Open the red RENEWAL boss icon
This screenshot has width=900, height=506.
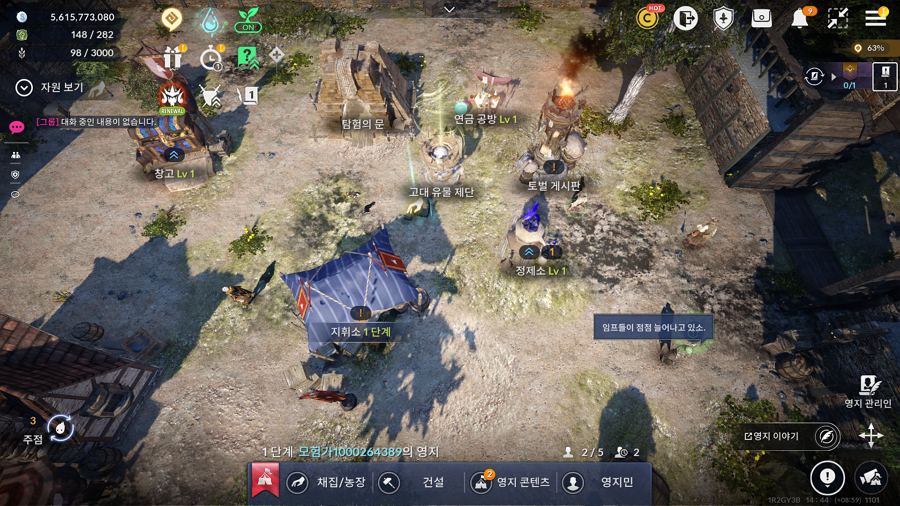coord(173,97)
